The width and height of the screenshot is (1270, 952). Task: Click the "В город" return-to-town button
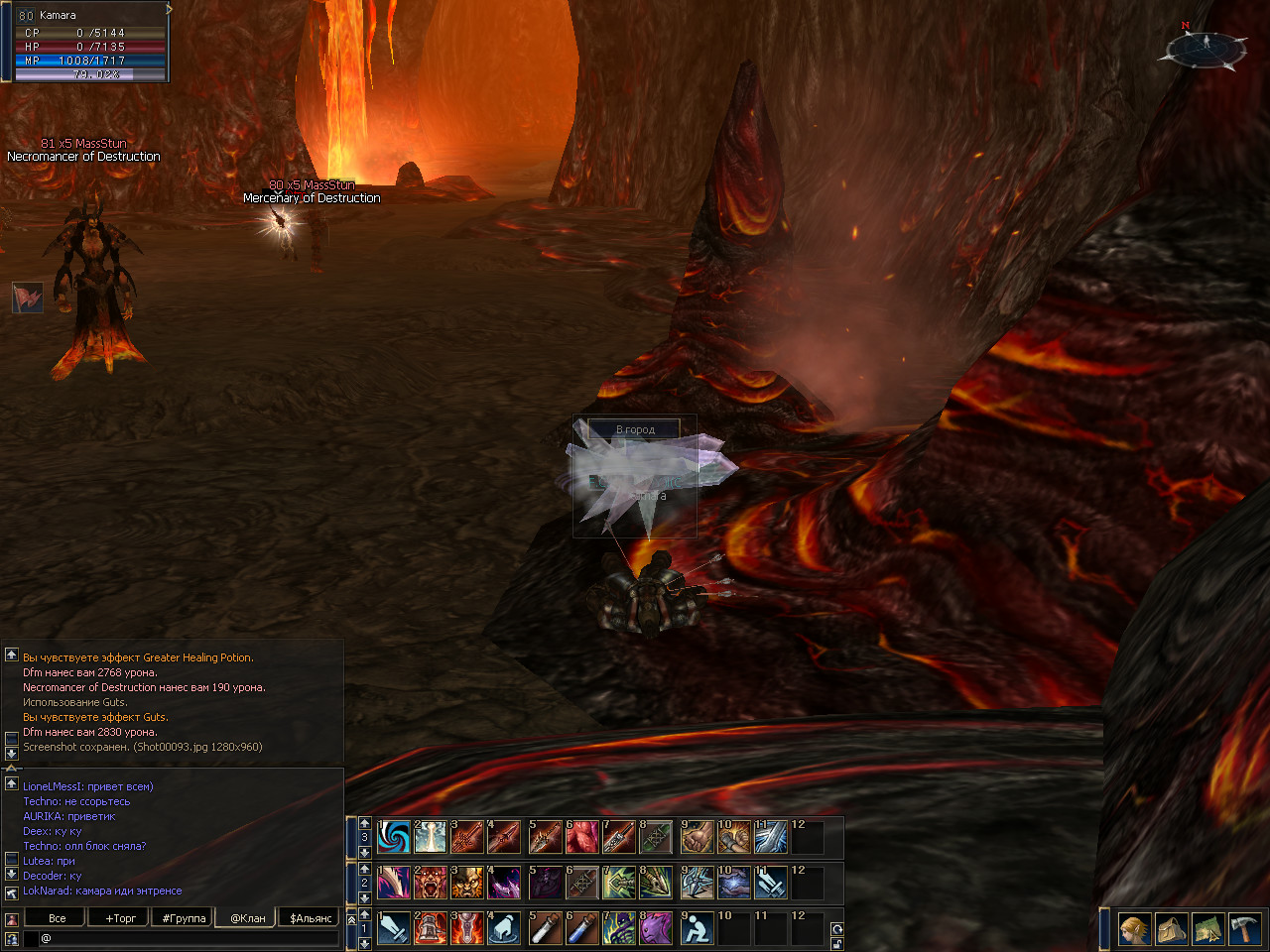tap(635, 429)
